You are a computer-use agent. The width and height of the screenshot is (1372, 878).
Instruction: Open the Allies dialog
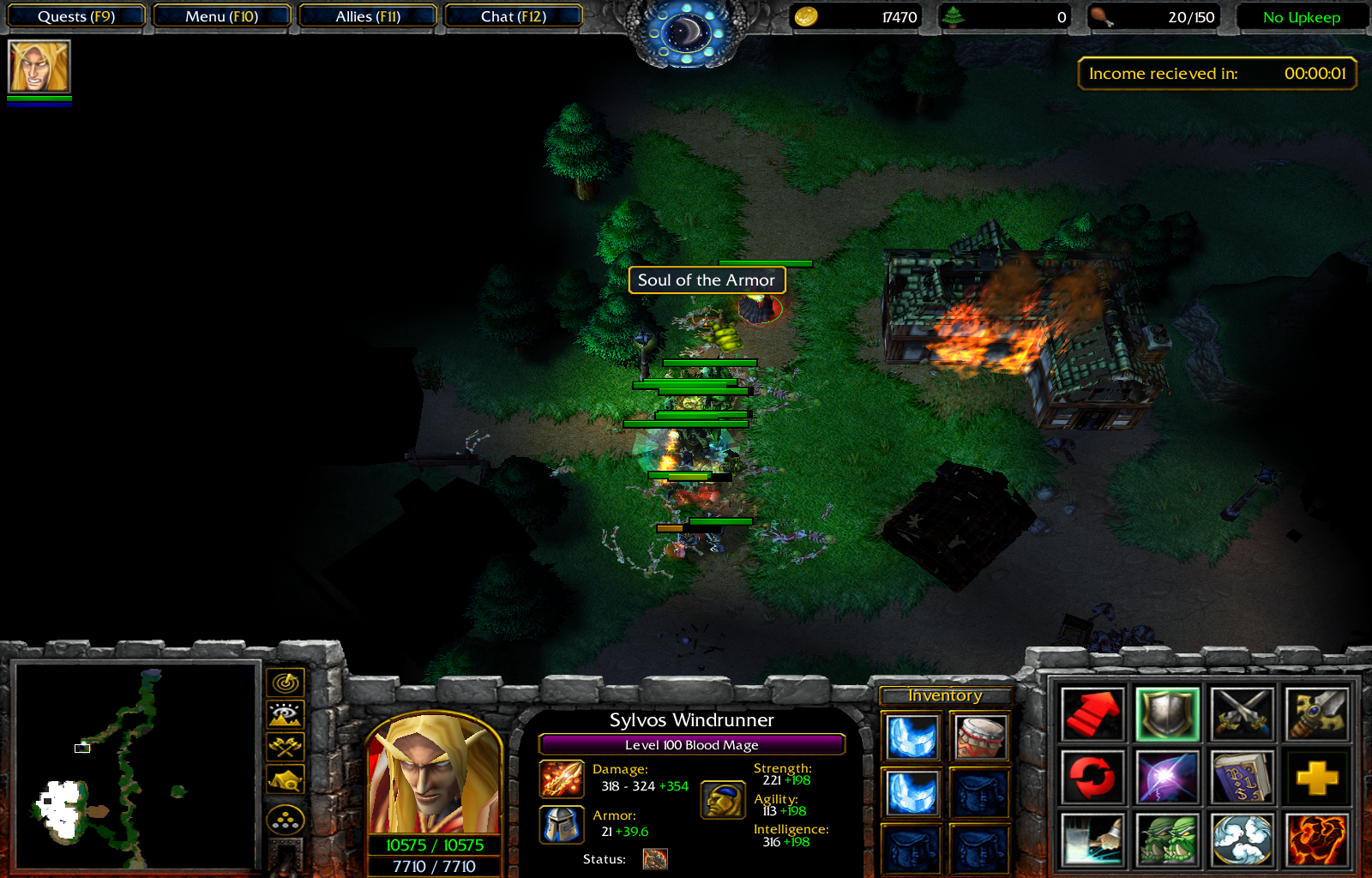(367, 15)
